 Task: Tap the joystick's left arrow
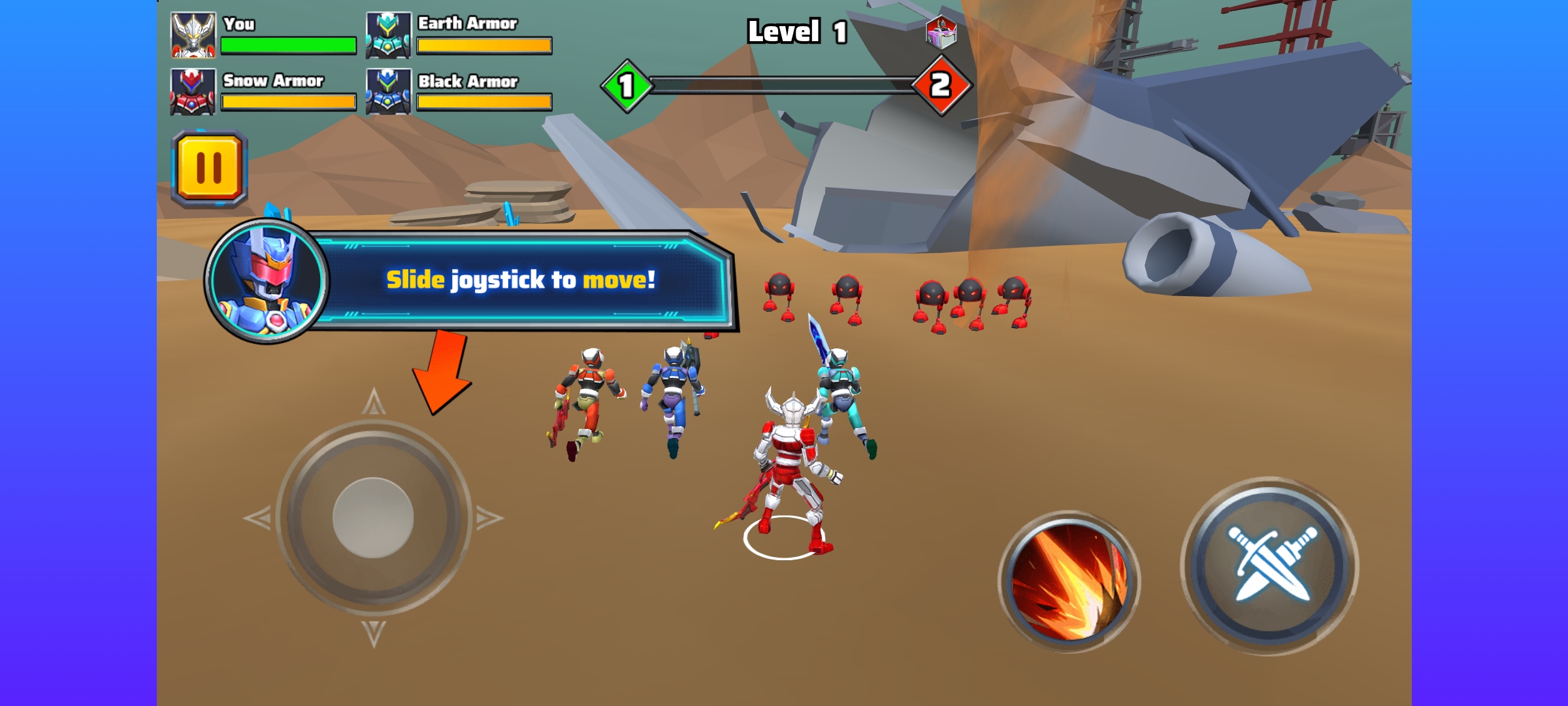258,518
